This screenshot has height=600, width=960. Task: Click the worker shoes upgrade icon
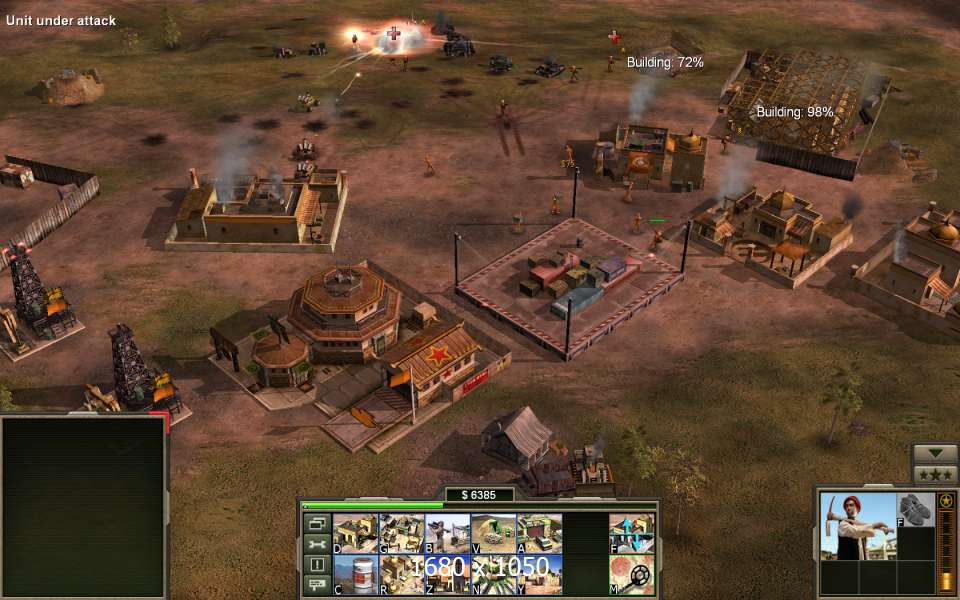[915, 509]
